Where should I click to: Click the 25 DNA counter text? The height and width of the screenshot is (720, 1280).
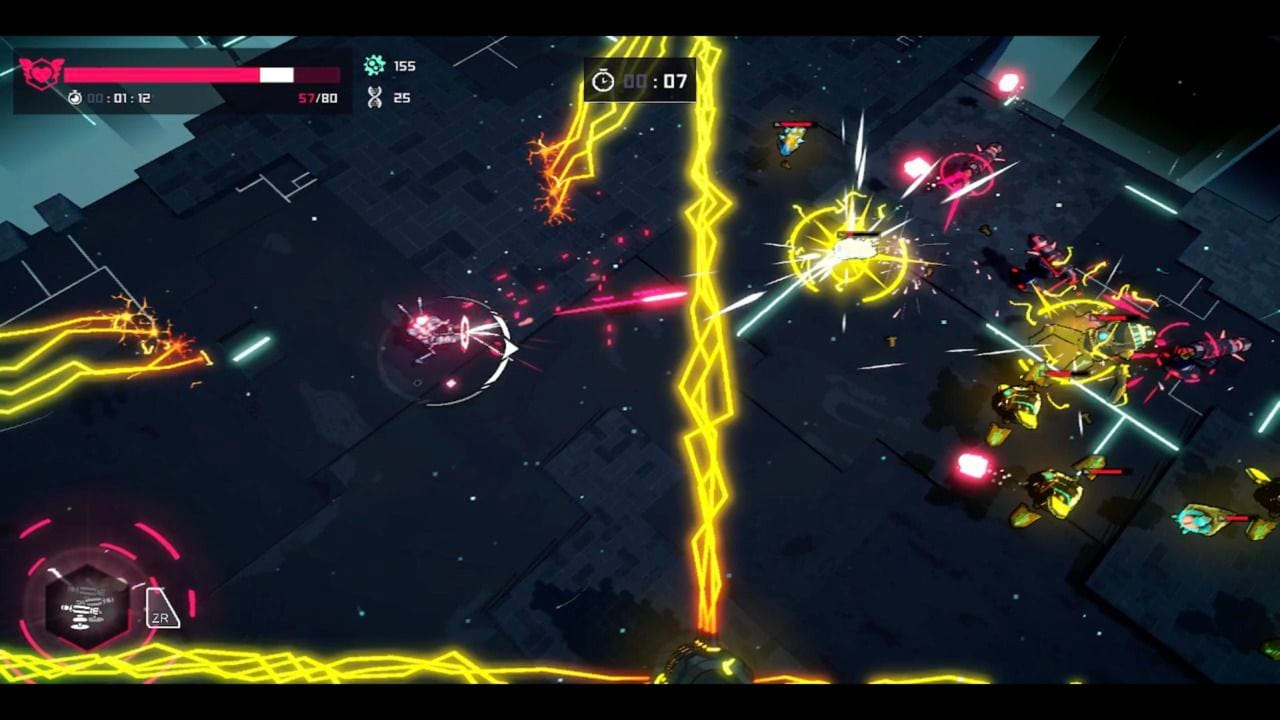click(x=404, y=97)
